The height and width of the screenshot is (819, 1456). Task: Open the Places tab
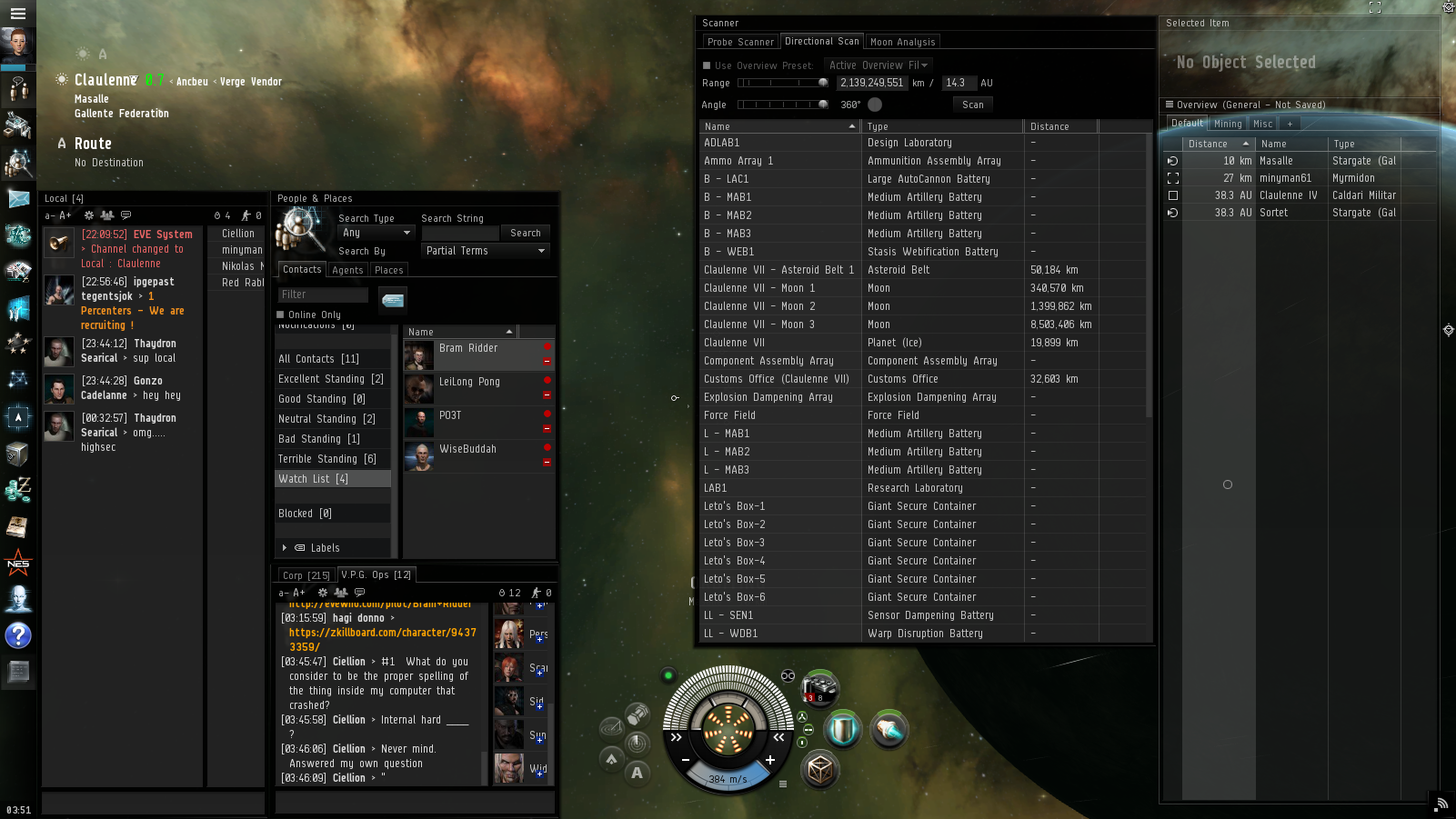coord(388,270)
